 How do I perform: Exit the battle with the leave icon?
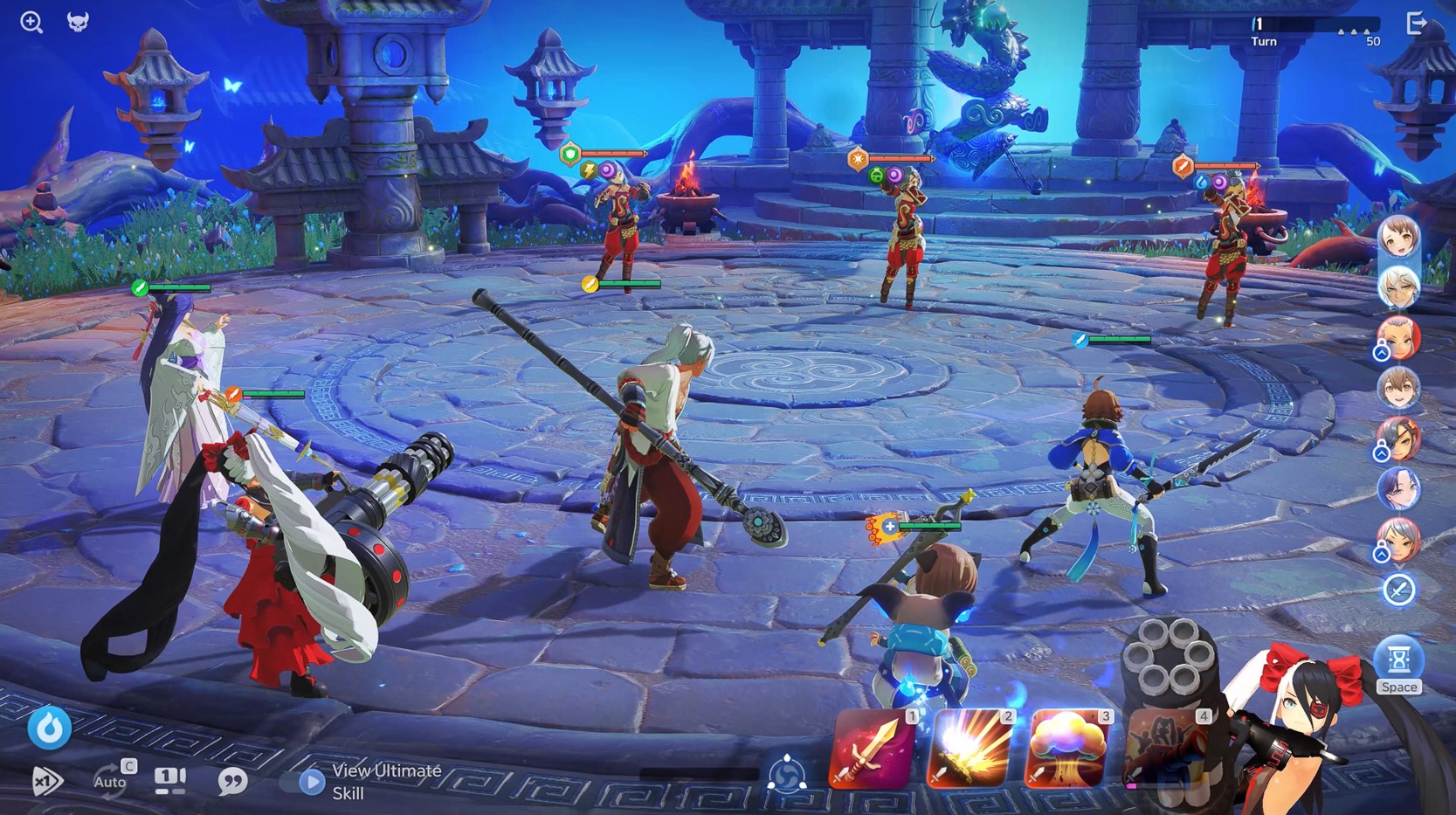1416,24
